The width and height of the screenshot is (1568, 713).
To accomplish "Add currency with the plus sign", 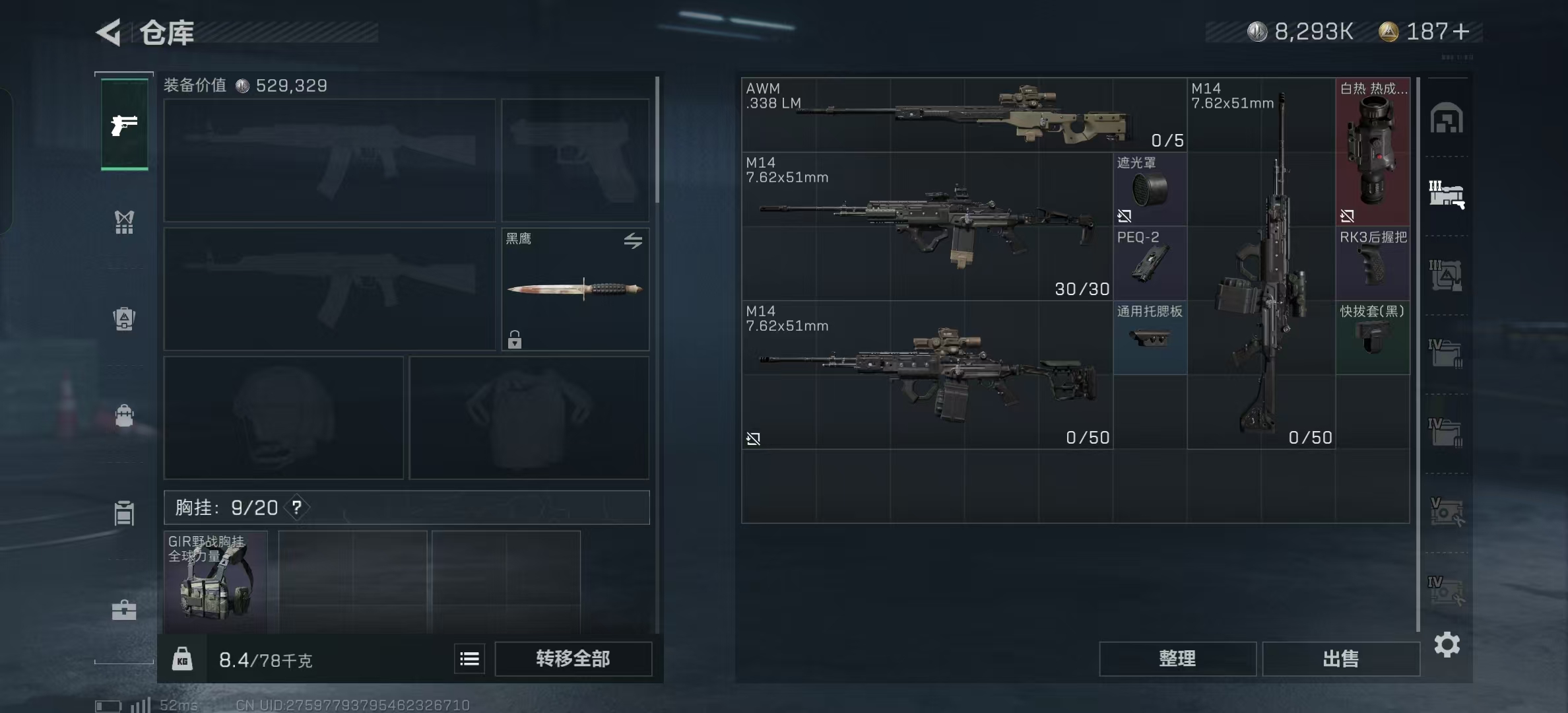I will point(1461,32).
